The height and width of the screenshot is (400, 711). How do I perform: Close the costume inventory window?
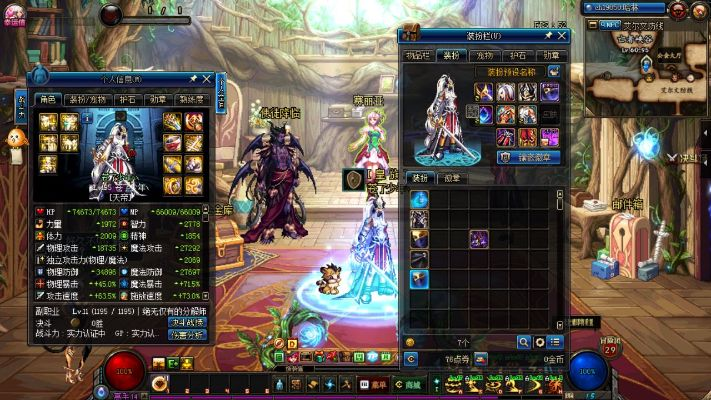561,37
